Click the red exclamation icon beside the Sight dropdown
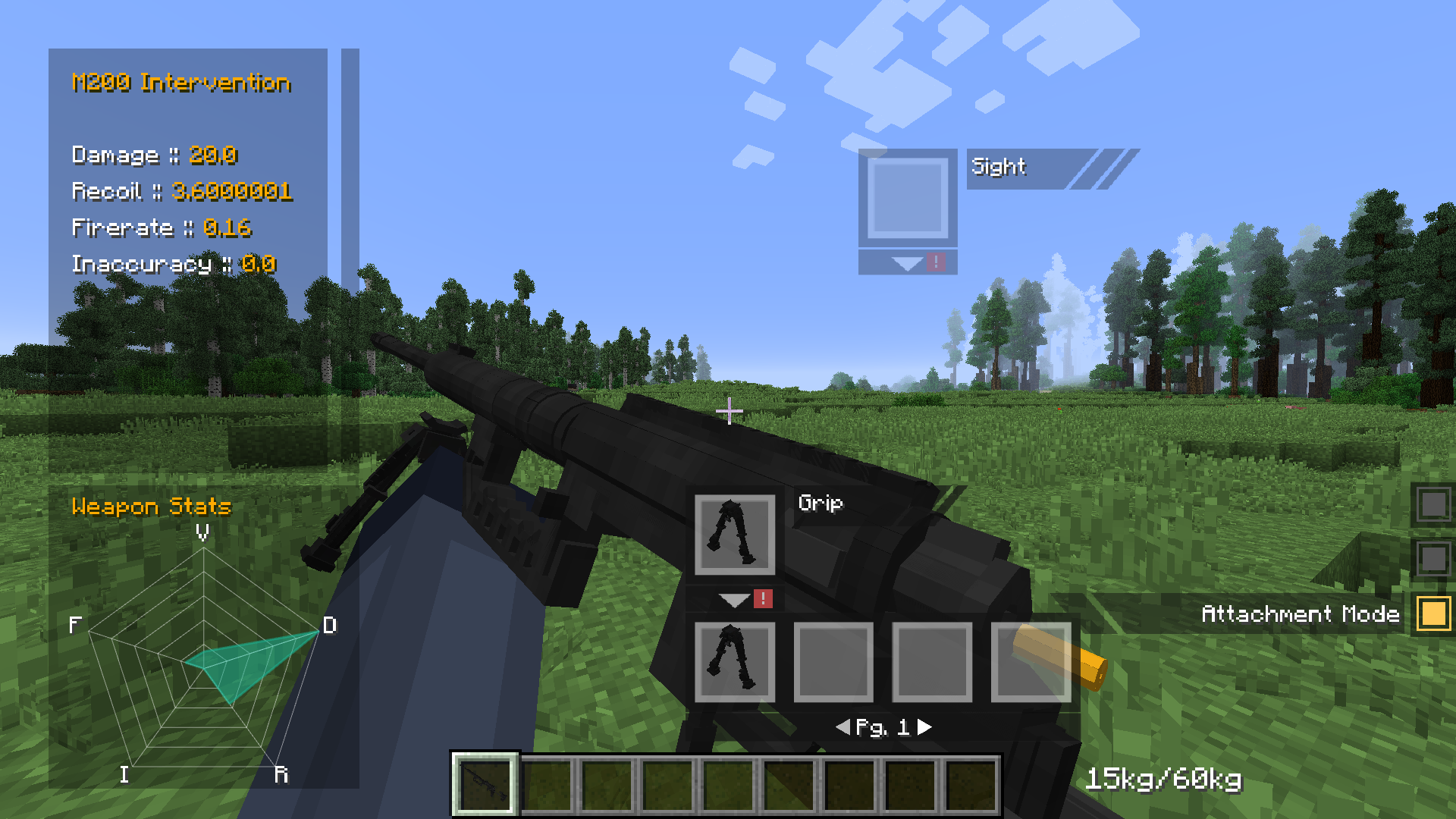 (x=937, y=261)
